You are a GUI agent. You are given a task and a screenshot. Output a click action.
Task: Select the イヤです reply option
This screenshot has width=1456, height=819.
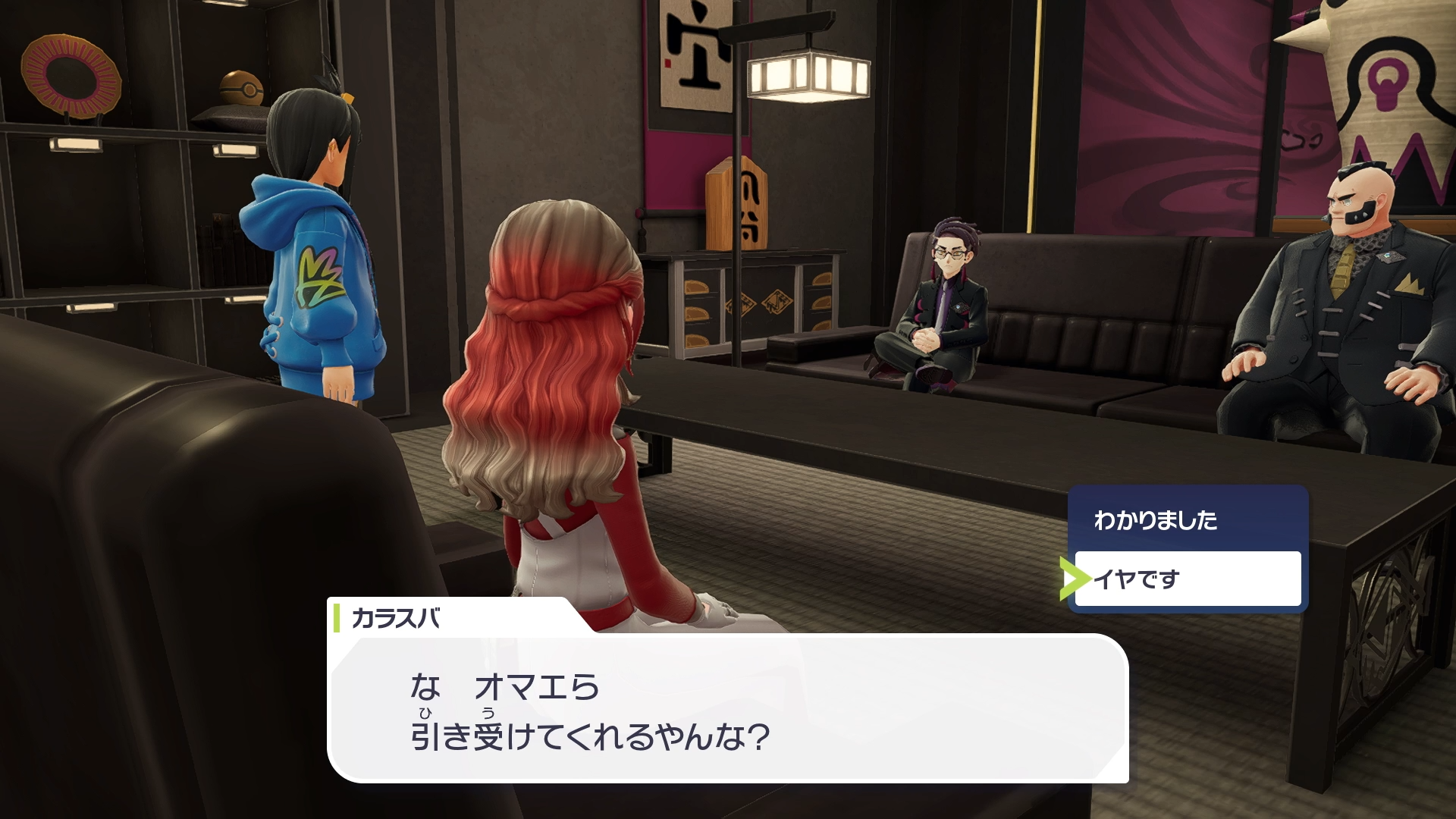[x=1187, y=579]
